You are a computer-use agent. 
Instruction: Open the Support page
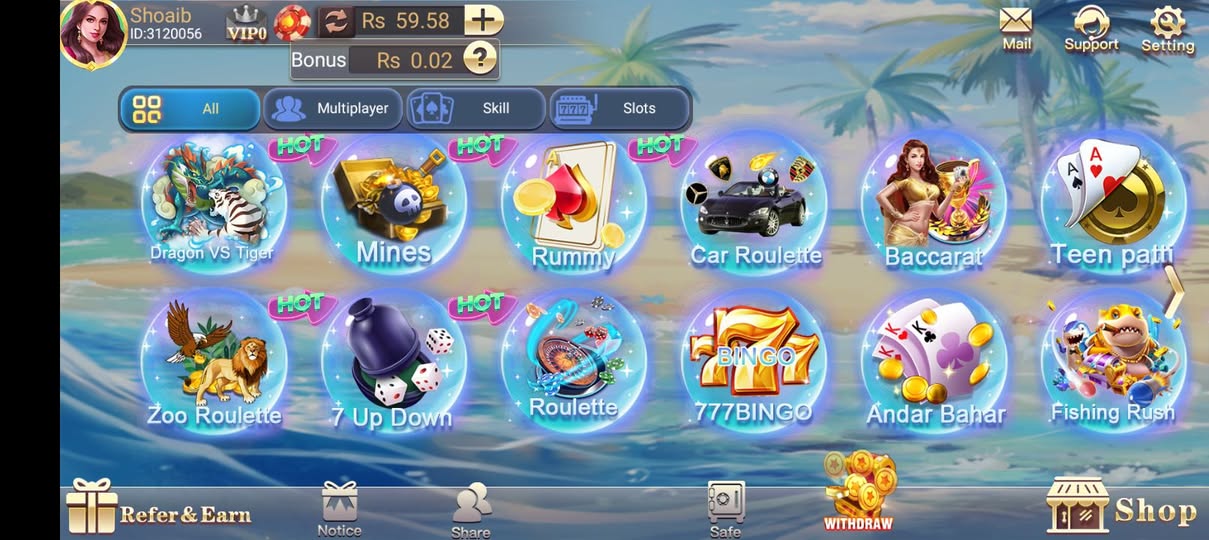[1091, 28]
